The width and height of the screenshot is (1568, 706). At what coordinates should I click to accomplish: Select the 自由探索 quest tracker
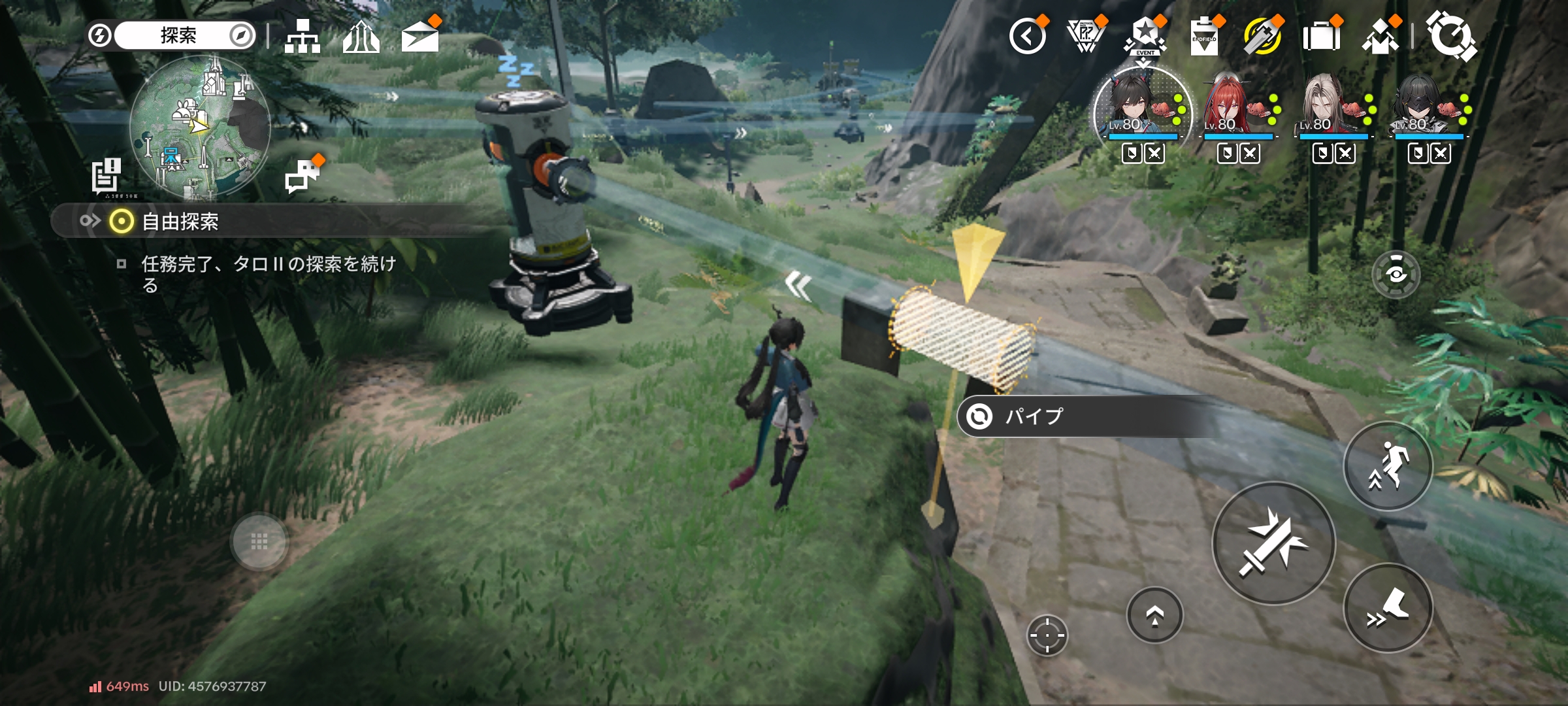(x=180, y=222)
